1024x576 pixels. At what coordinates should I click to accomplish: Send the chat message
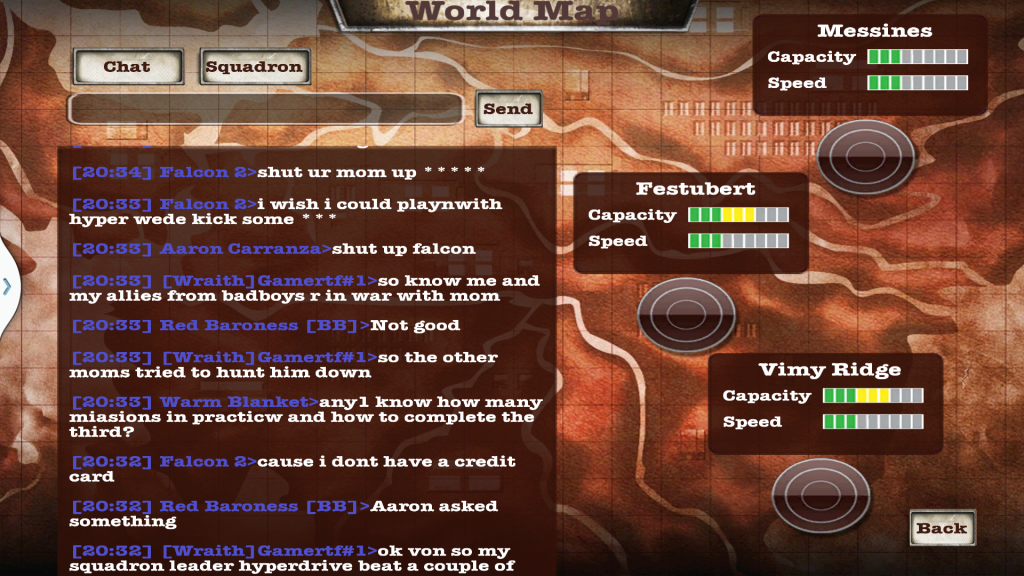(508, 109)
